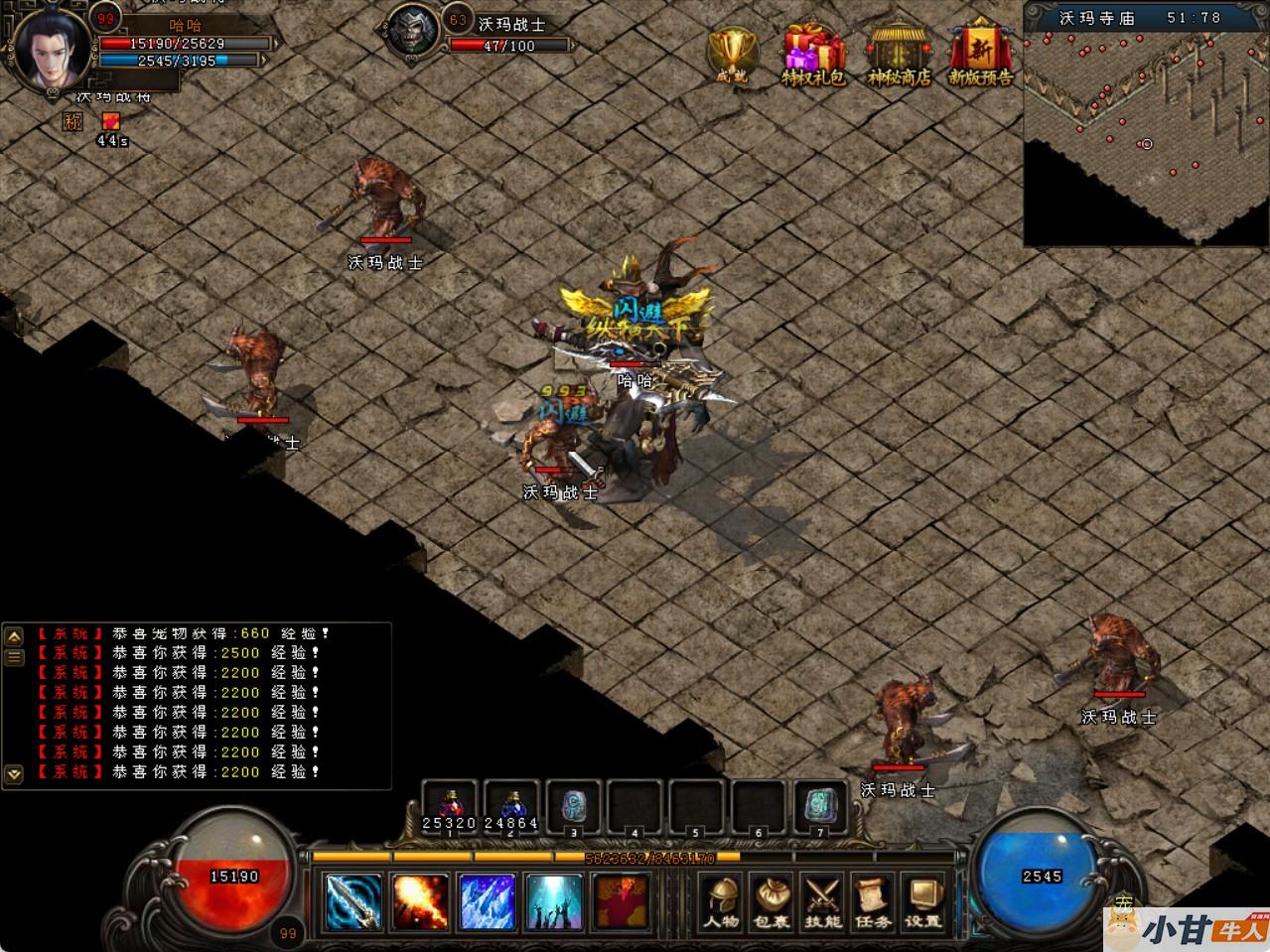The image size is (1270, 952).
Task: Open the 任务 quest scroll
Action: coord(872,900)
